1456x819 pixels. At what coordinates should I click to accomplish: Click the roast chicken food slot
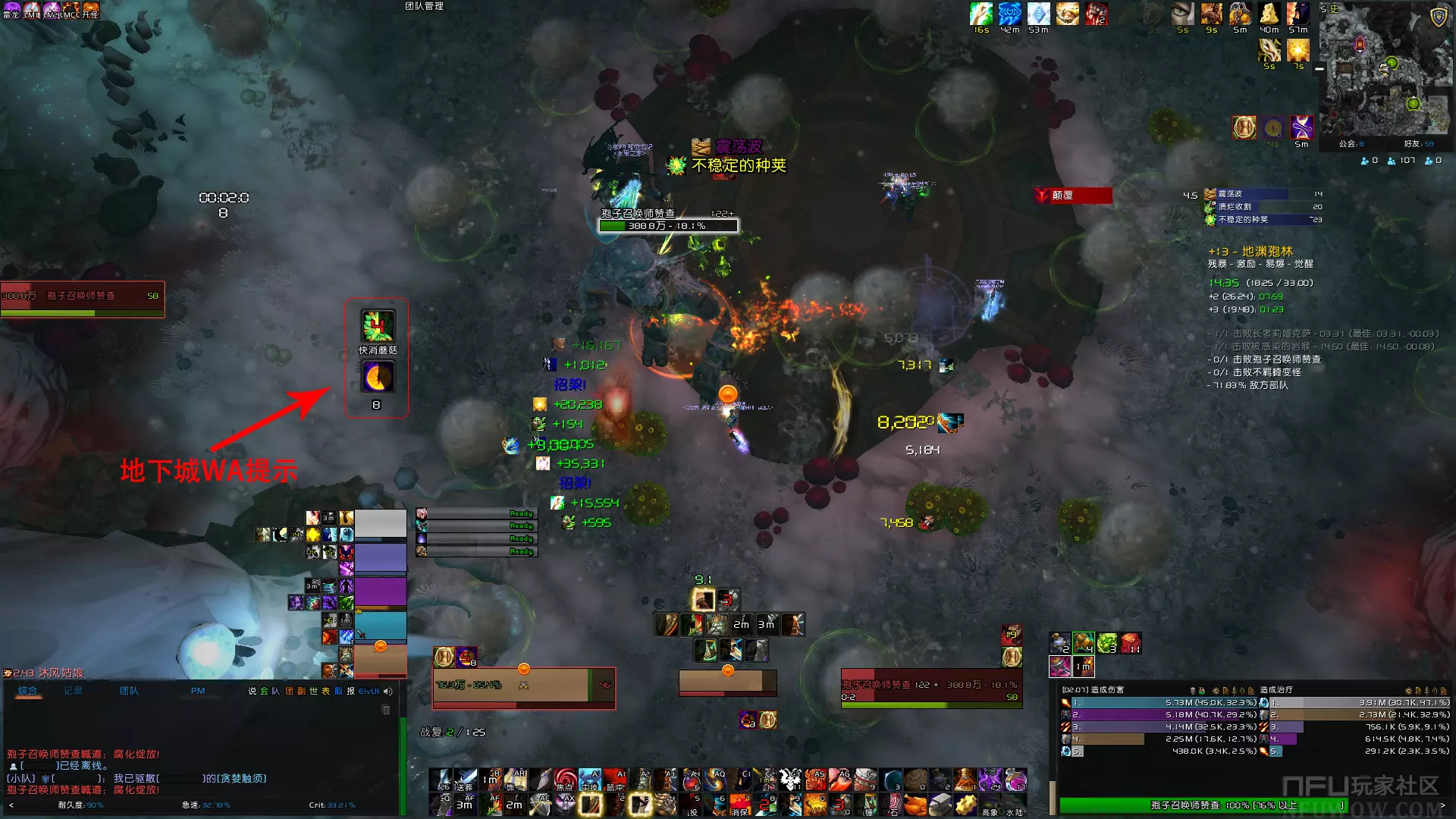coord(915,802)
